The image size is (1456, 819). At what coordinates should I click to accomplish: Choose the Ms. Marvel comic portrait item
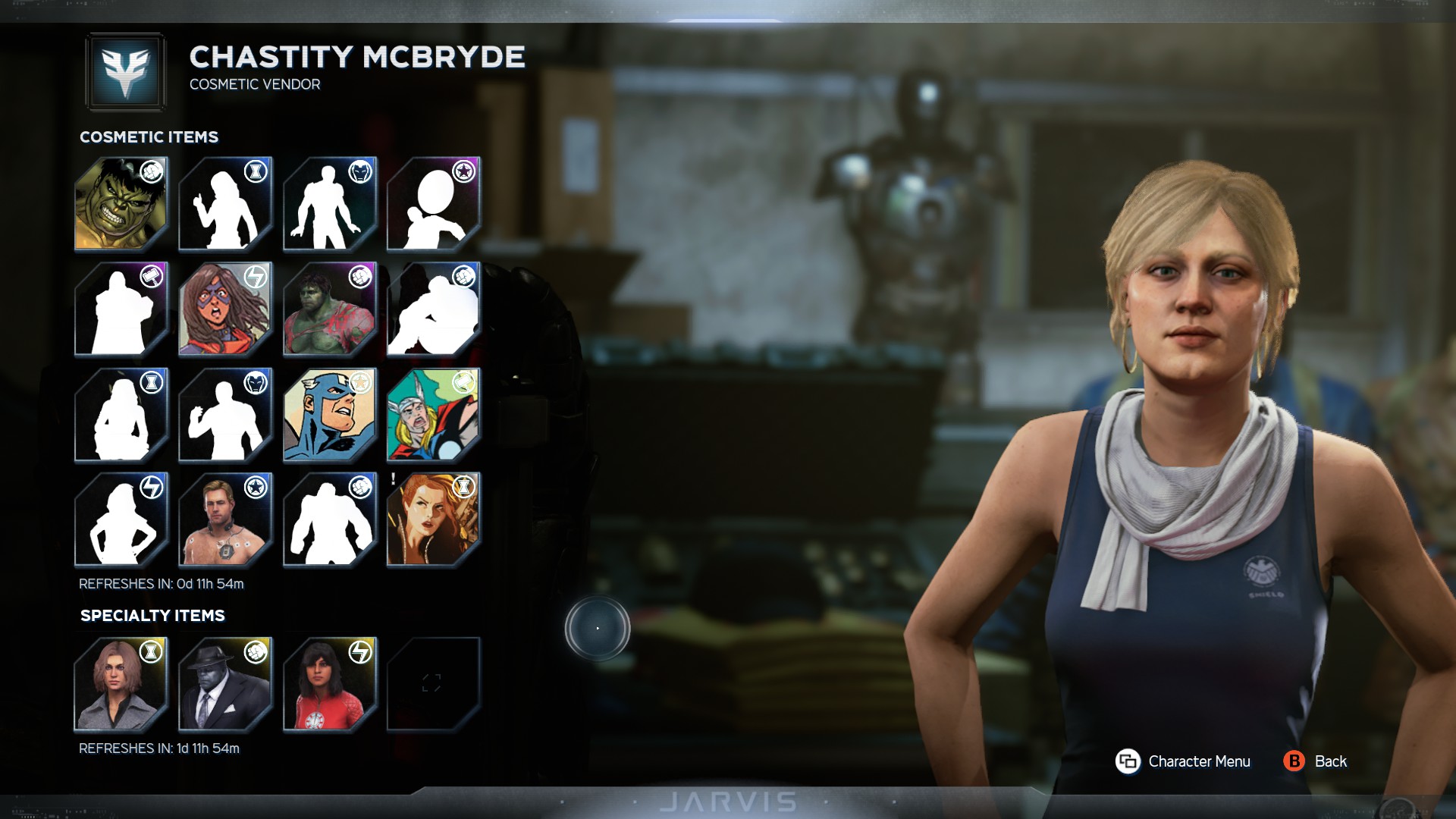[x=224, y=309]
